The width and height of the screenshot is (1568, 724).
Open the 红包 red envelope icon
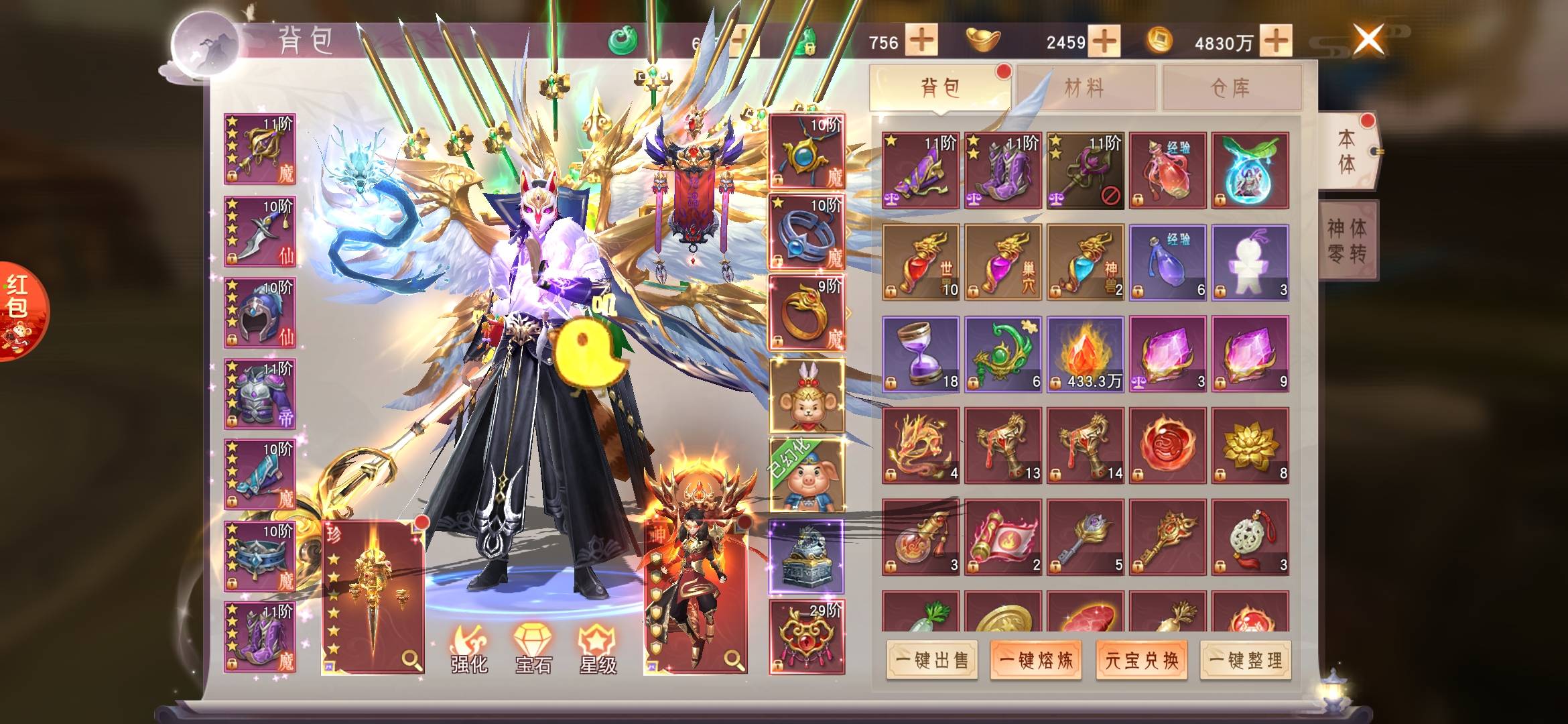pyautogui.click(x=19, y=310)
